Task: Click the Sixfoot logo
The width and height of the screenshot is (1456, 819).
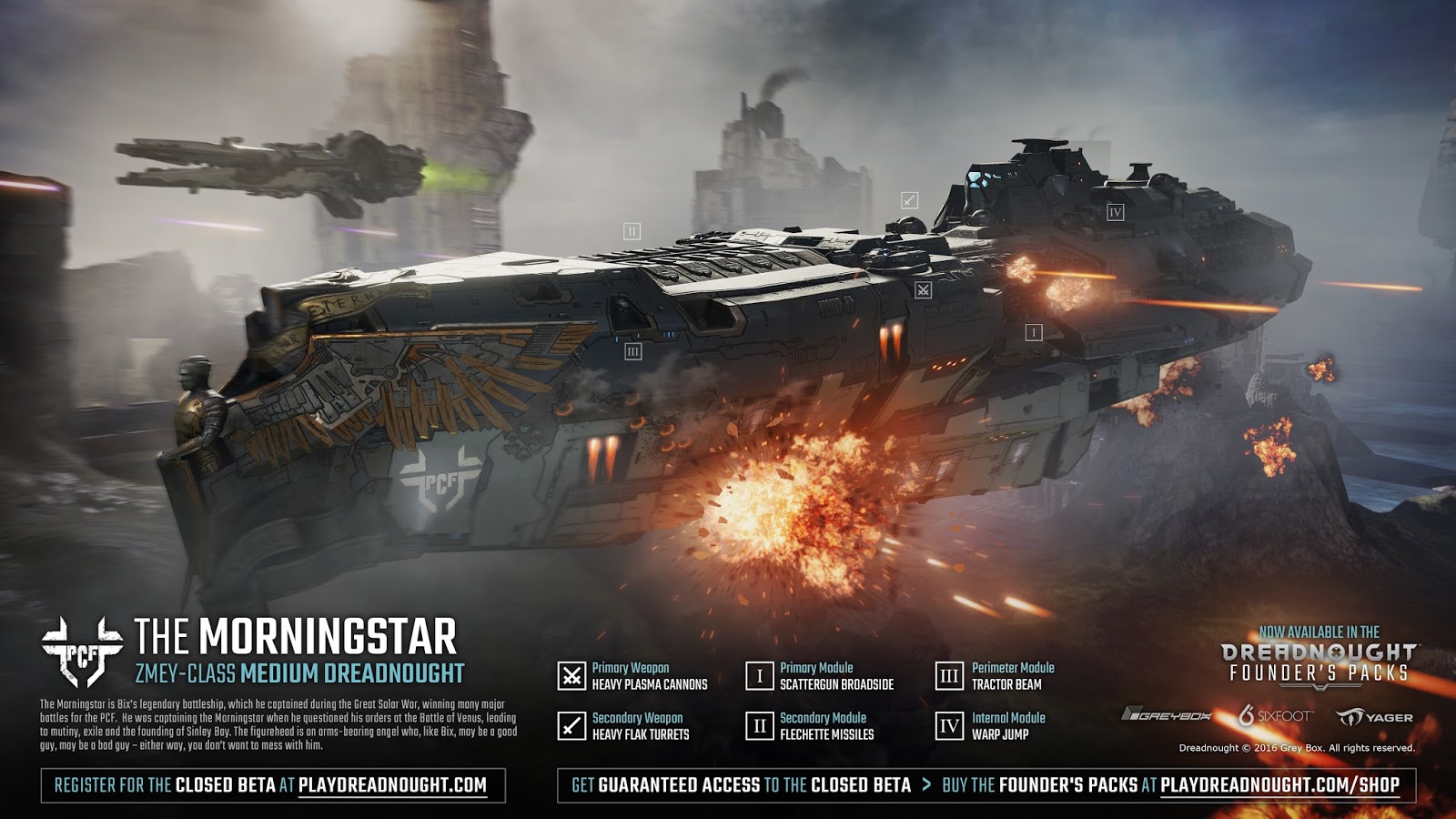Action: pyautogui.click(x=1274, y=716)
